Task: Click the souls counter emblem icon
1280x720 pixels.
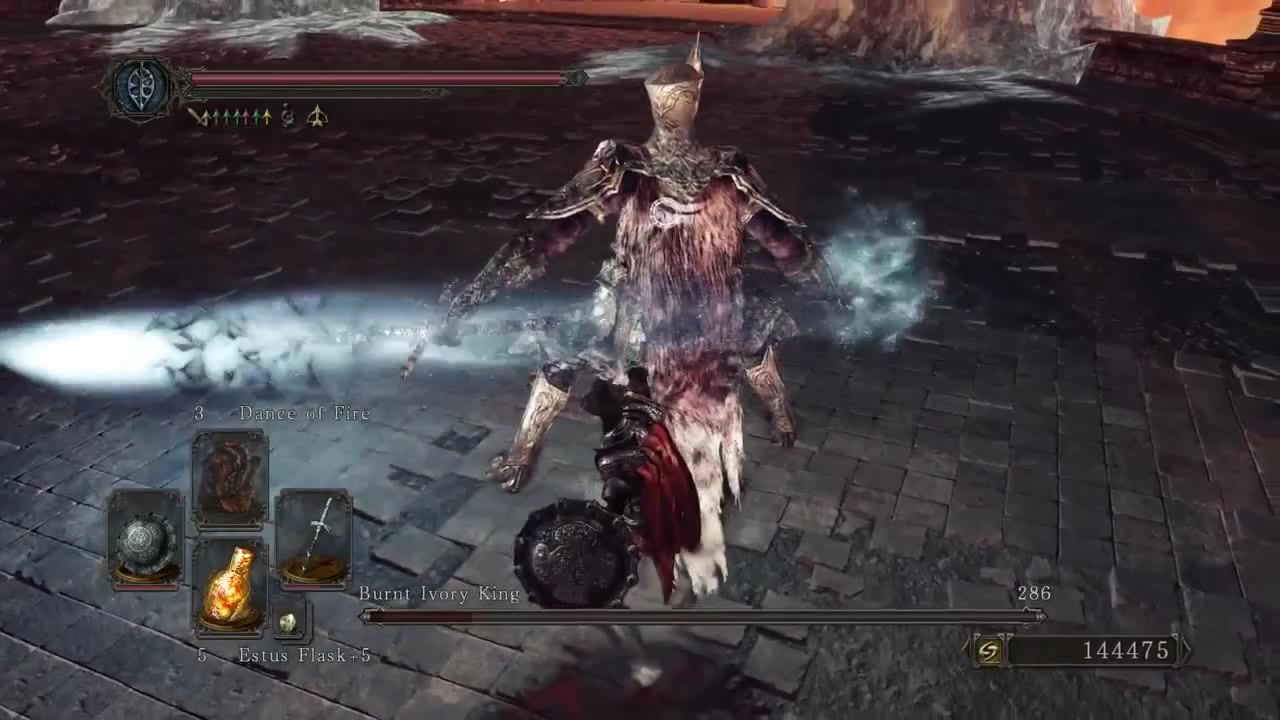Action: [989, 651]
